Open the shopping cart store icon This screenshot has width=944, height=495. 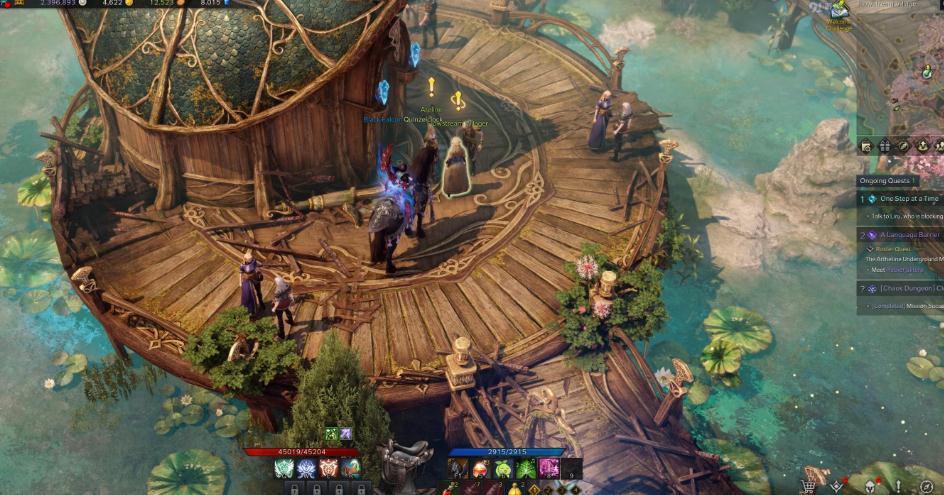click(808, 486)
